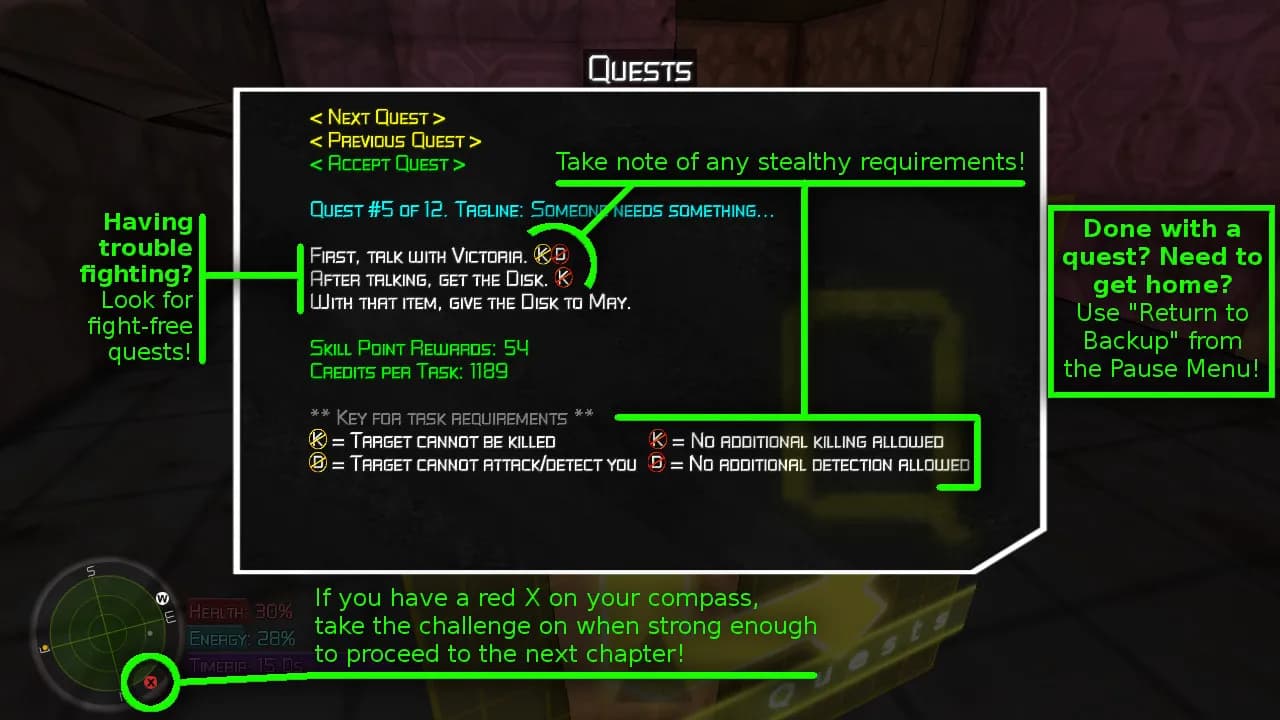Image resolution: width=1280 pixels, height=720 pixels.
Task: Click the red X marker on the compass
Action: pos(150,681)
